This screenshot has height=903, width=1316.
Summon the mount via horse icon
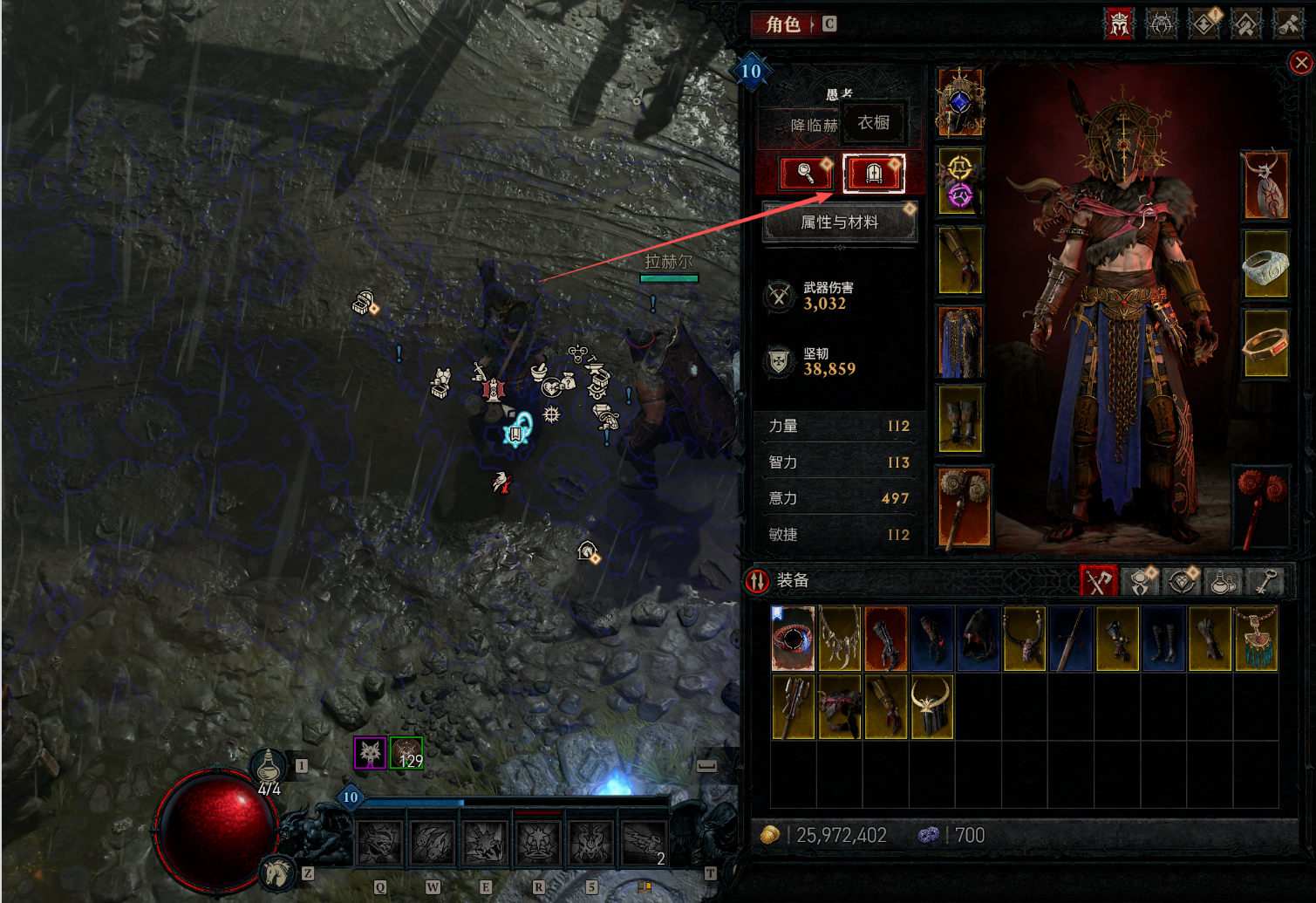pyautogui.click(x=277, y=872)
